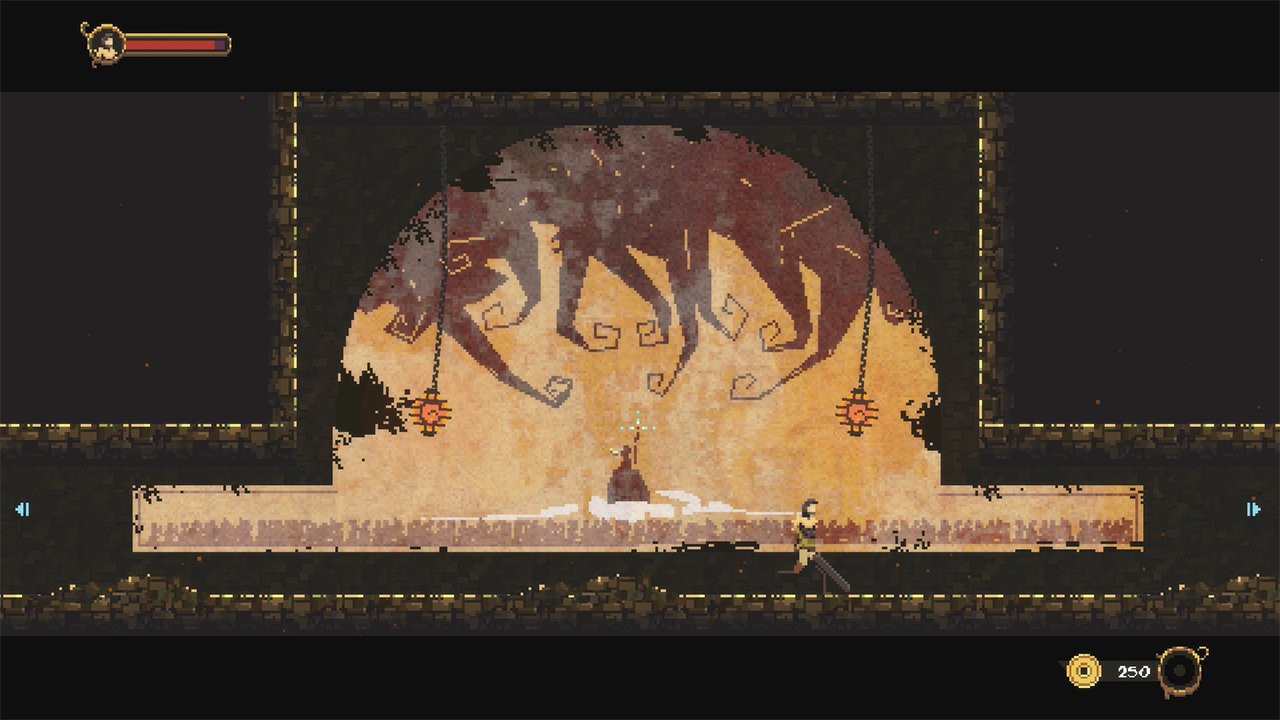Image resolution: width=1280 pixels, height=720 pixels.
Task: Click the blue interaction crosshair above the shrine
Action: click(637, 426)
